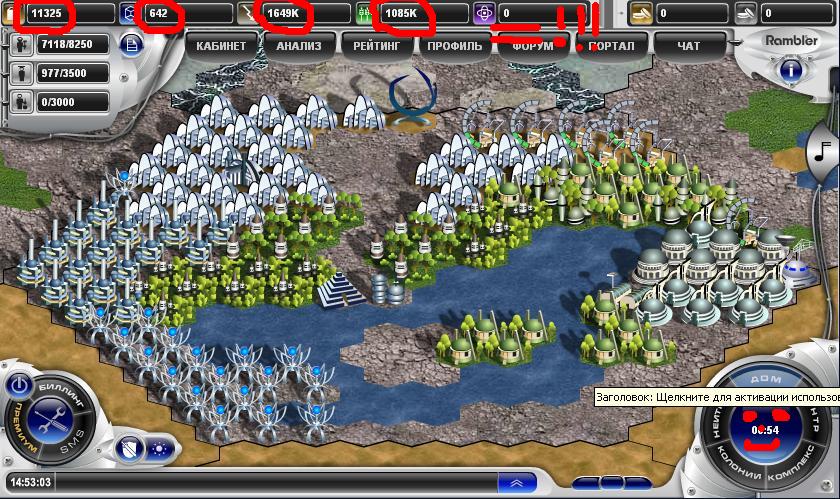840x499 pixels.
Task: Open the document icon beside population counter
Action: (x=131, y=45)
